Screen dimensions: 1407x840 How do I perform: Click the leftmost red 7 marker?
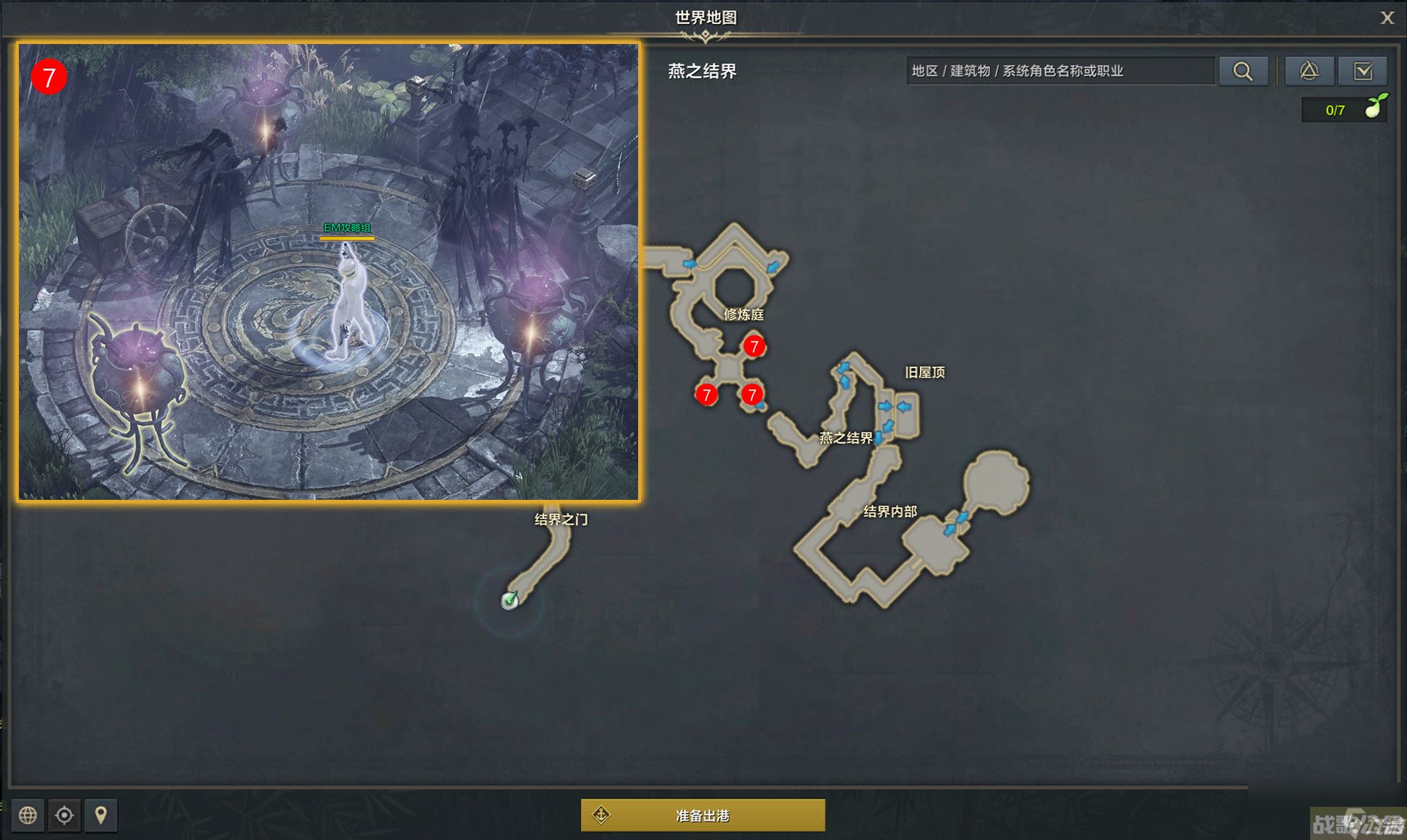tap(707, 394)
